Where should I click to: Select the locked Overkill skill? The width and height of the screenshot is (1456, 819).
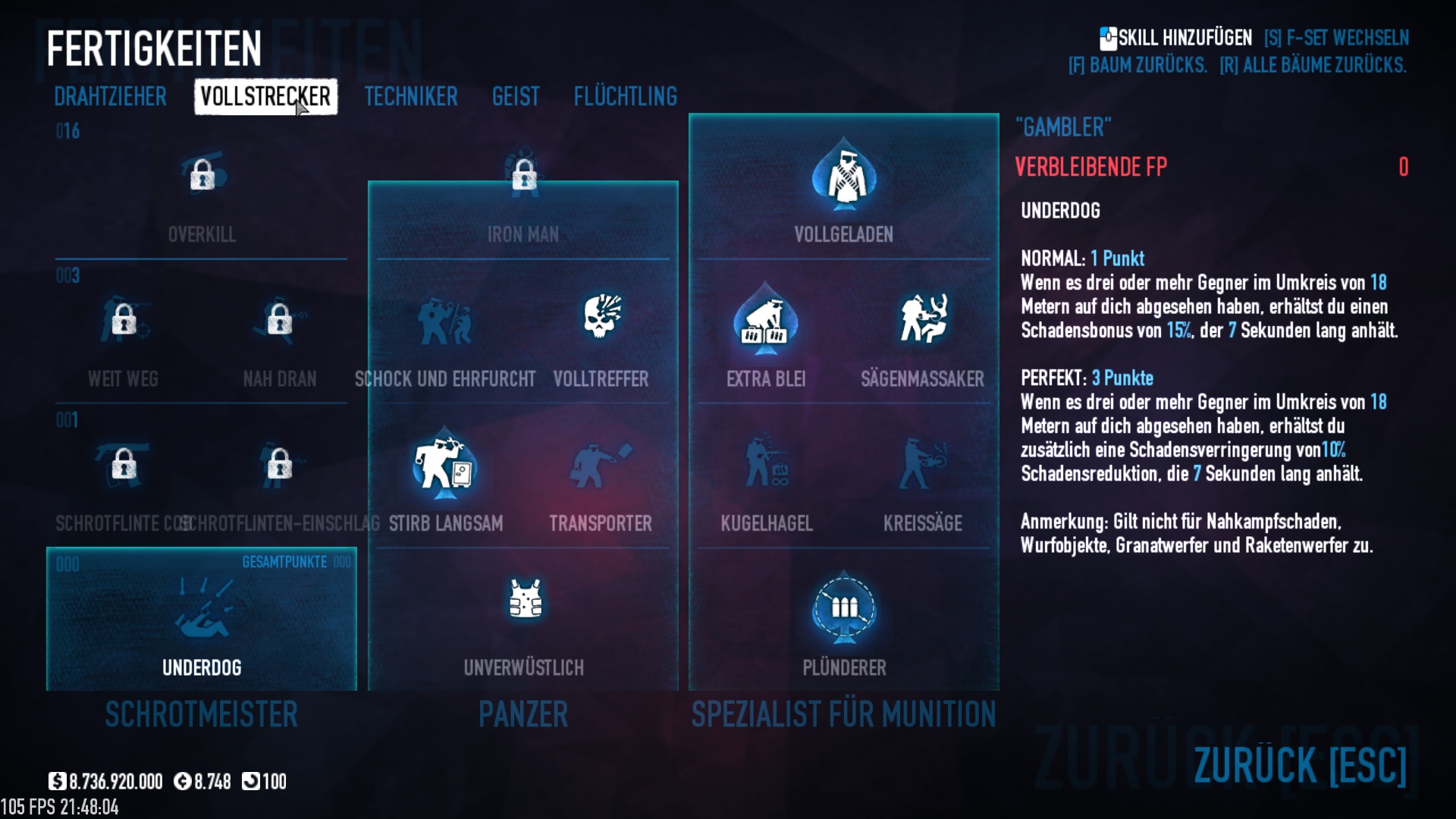click(202, 176)
